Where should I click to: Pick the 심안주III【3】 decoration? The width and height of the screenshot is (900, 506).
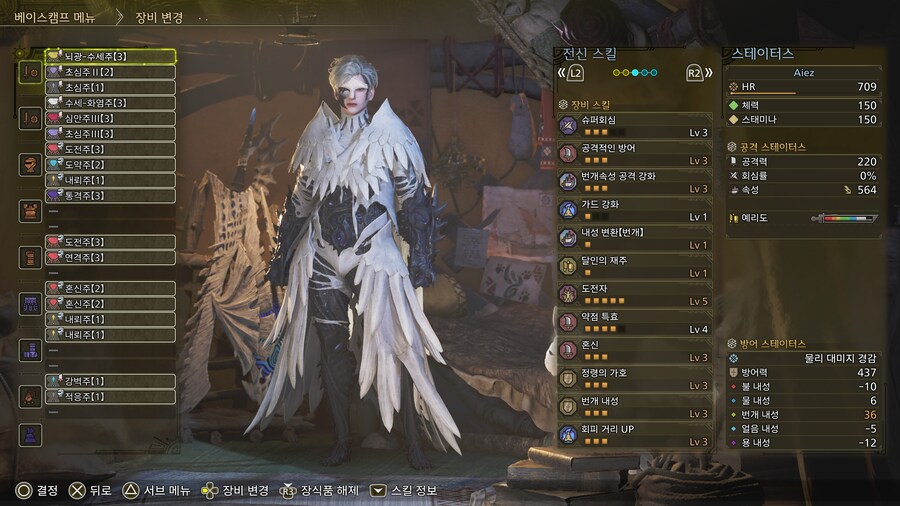click(110, 119)
